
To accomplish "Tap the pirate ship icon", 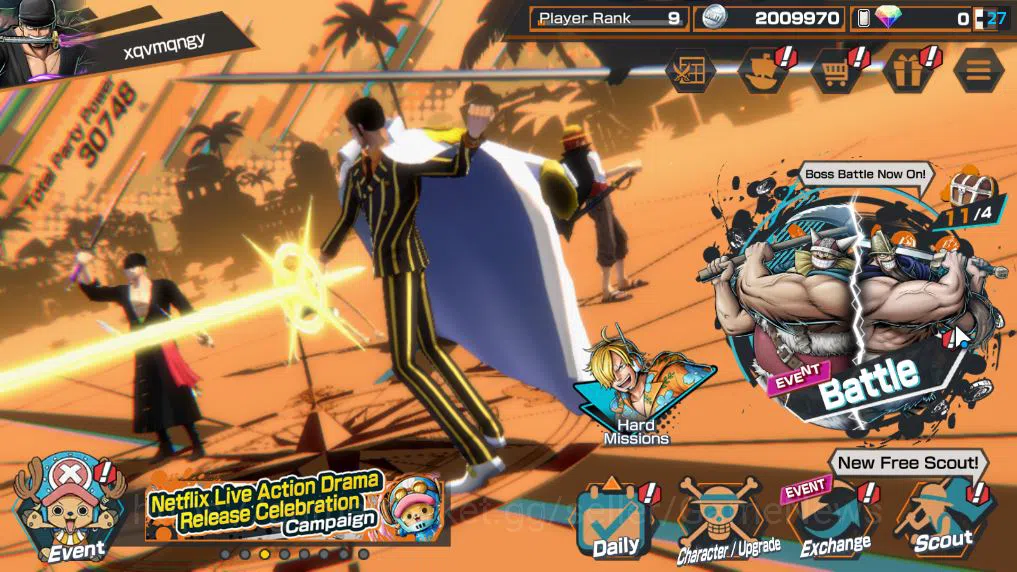I will click(x=763, y=71).
